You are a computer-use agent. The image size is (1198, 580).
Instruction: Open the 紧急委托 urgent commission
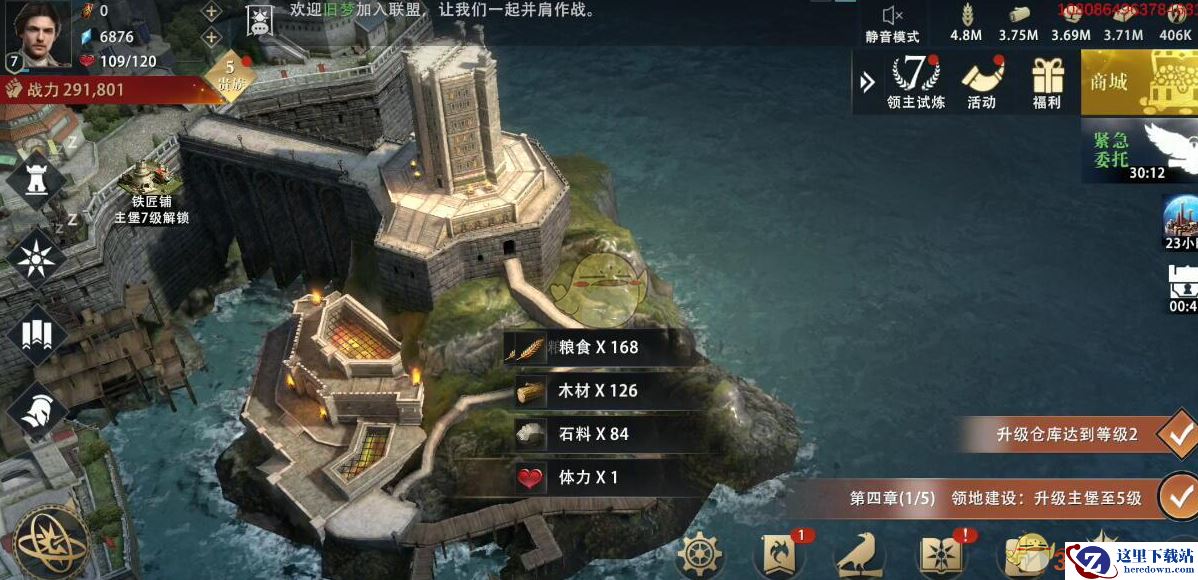tap(1138, 150)
